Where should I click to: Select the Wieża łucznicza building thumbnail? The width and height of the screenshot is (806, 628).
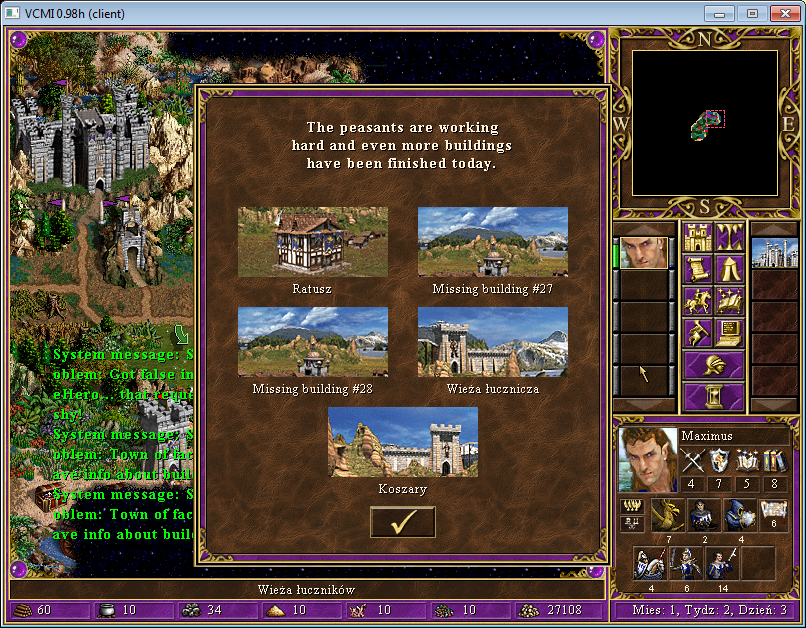(492, 342)
